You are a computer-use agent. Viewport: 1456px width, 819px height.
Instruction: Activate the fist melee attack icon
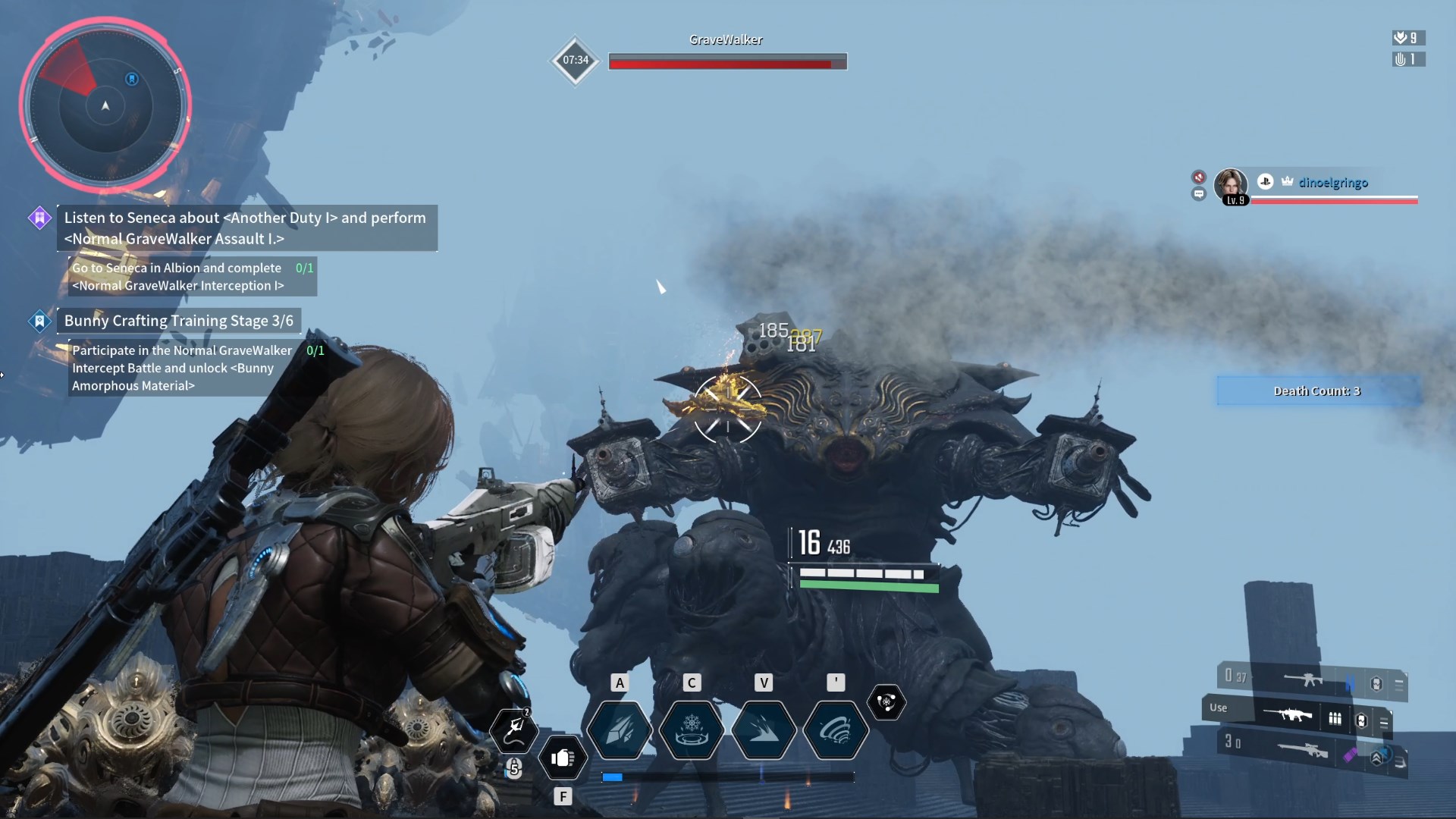click(x=563, y=758)
